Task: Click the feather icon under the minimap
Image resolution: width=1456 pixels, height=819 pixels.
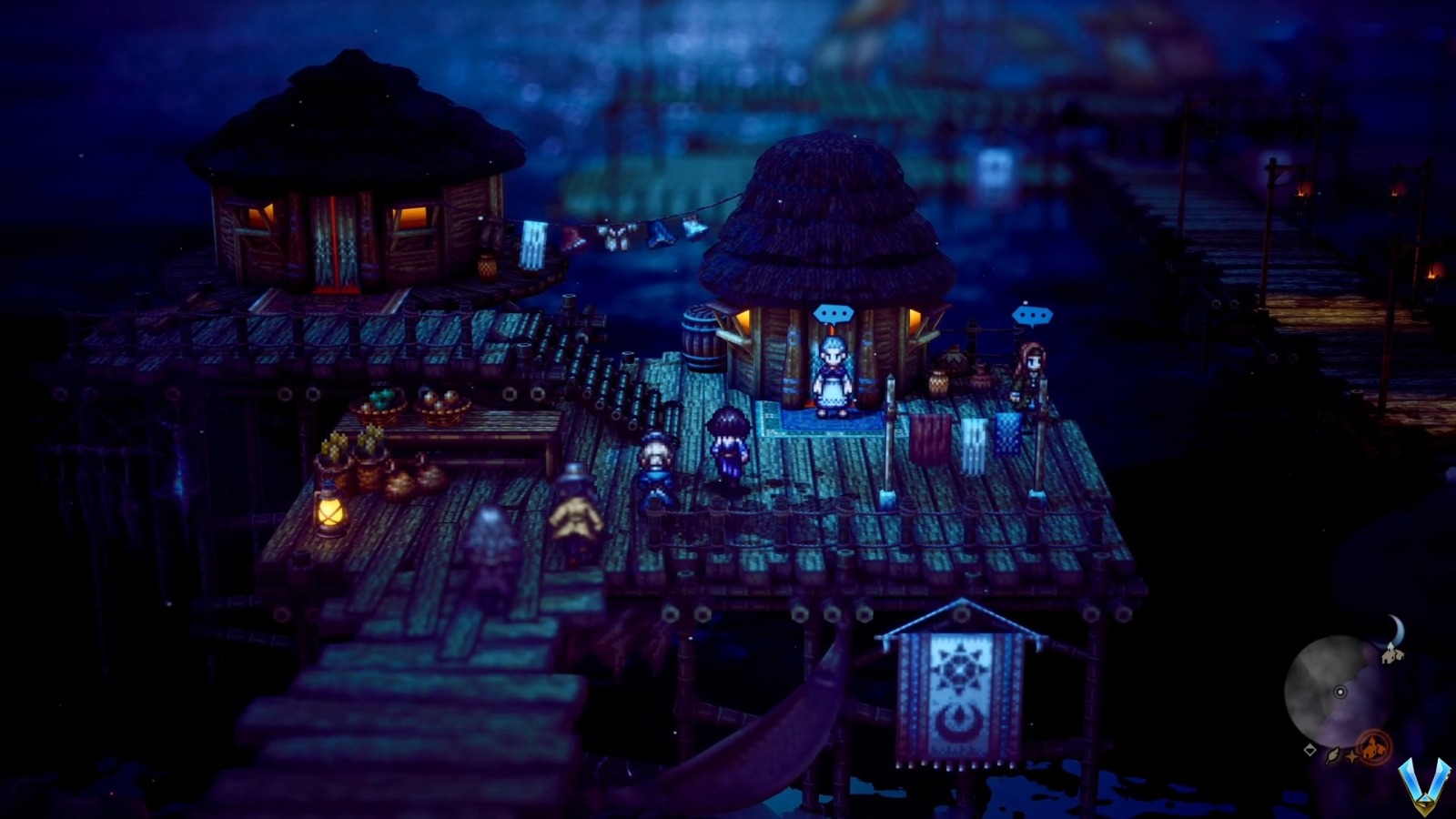Action: (x=1333, y=755)
